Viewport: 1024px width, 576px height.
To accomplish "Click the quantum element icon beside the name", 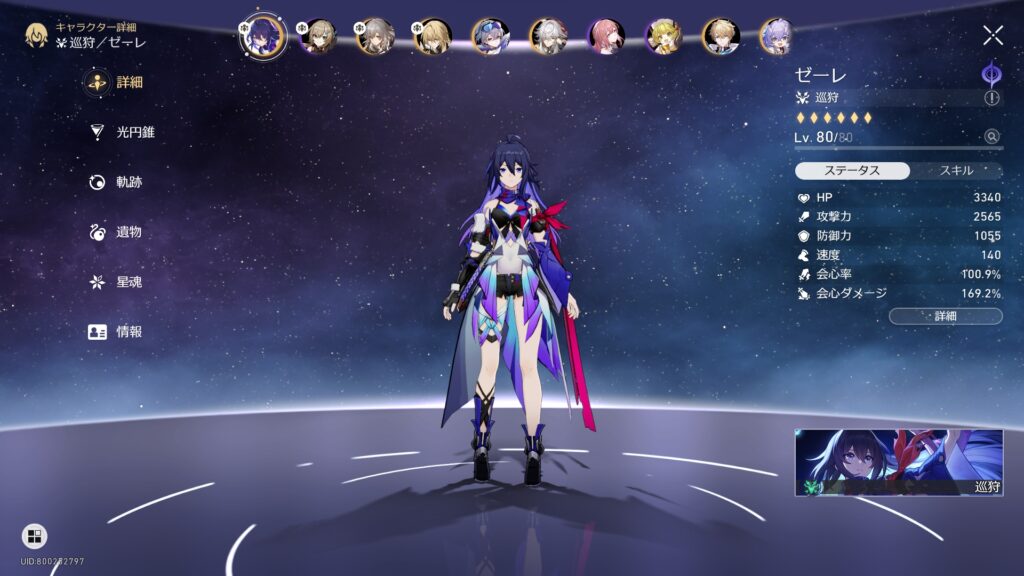I will [x=991, y=73].
